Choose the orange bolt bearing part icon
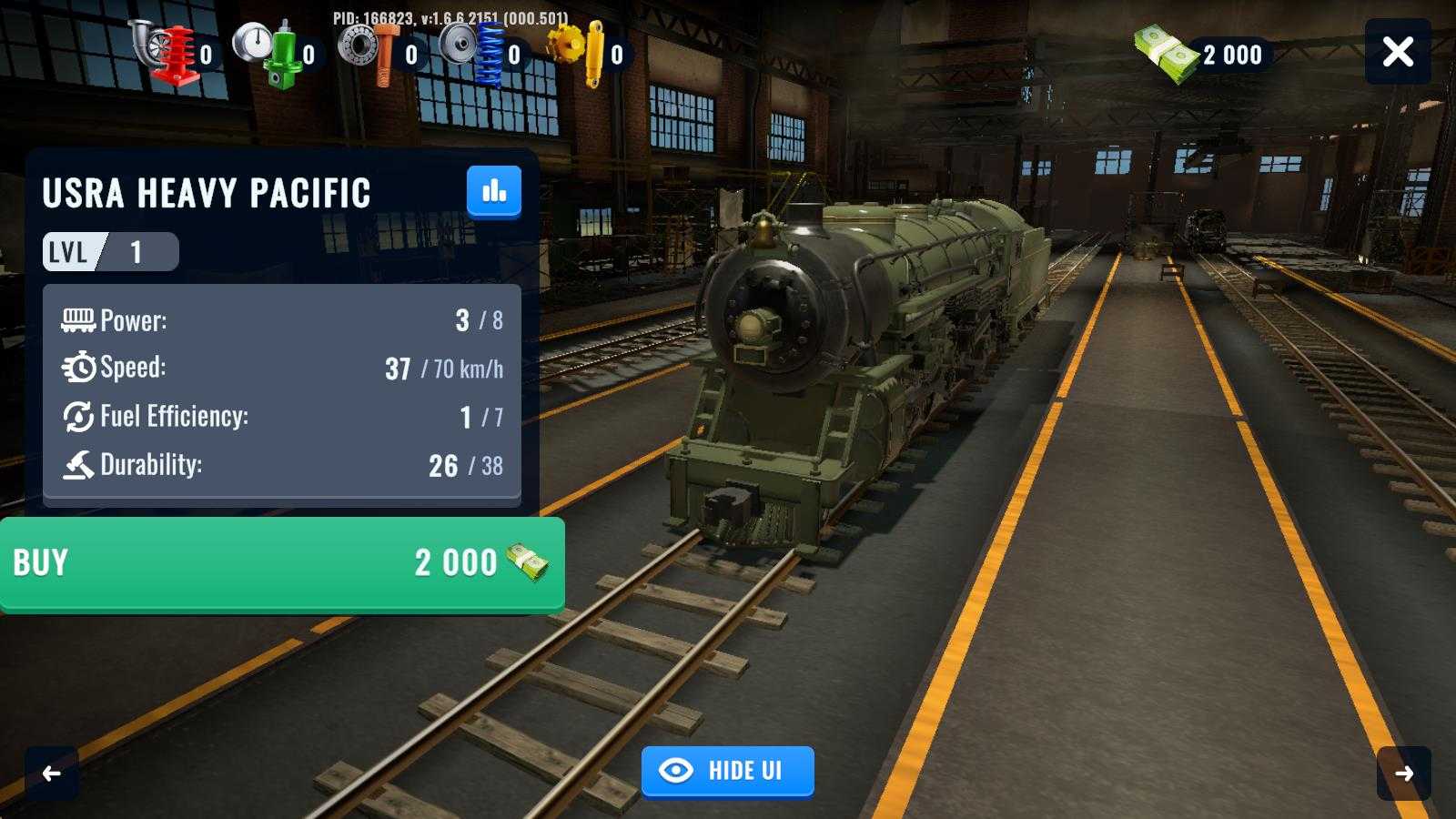The width and height of the screenshot is (1456, 819). coord(372,53)
